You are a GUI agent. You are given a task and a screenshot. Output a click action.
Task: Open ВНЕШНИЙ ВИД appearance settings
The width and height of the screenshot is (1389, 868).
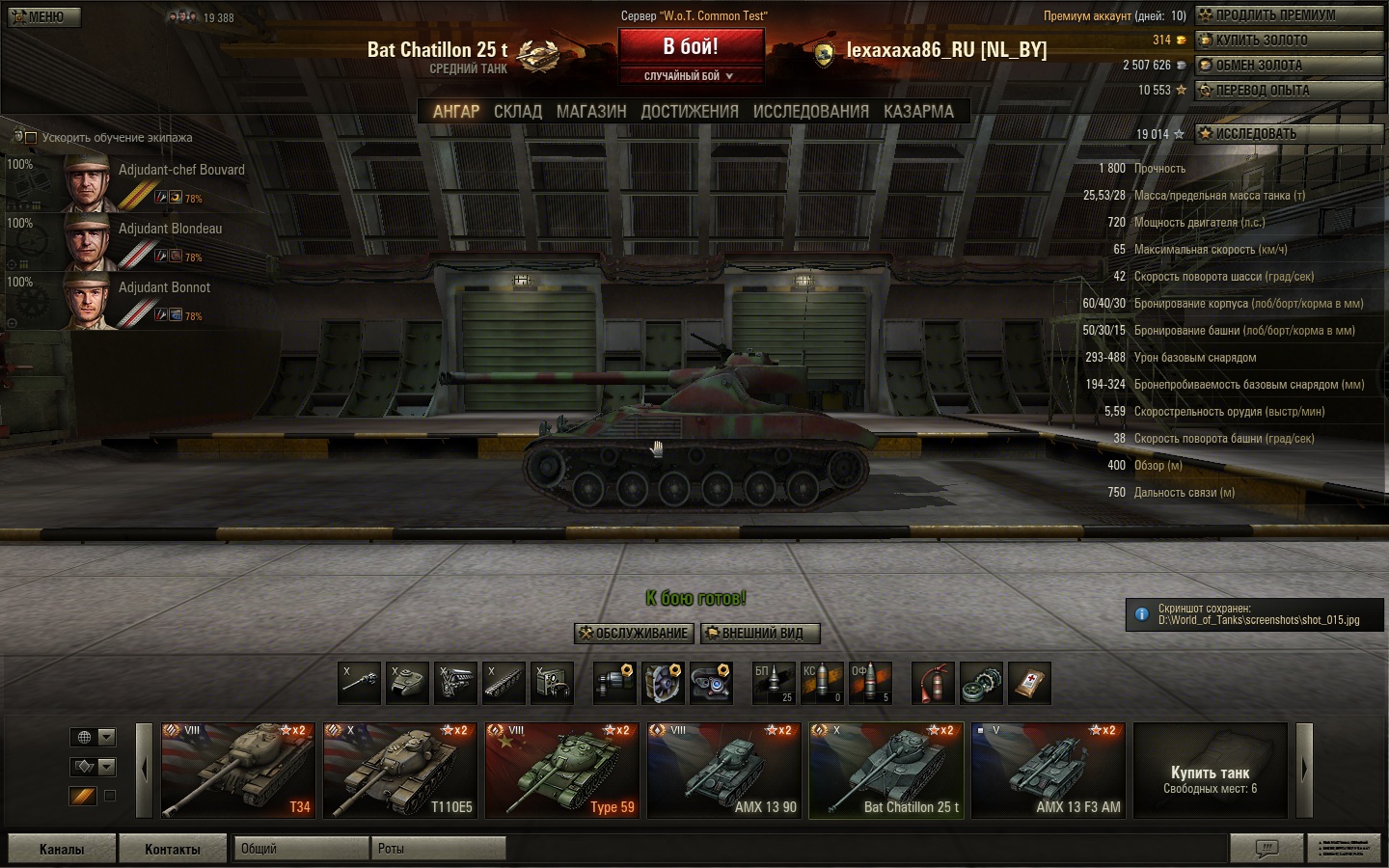point(760,634)
